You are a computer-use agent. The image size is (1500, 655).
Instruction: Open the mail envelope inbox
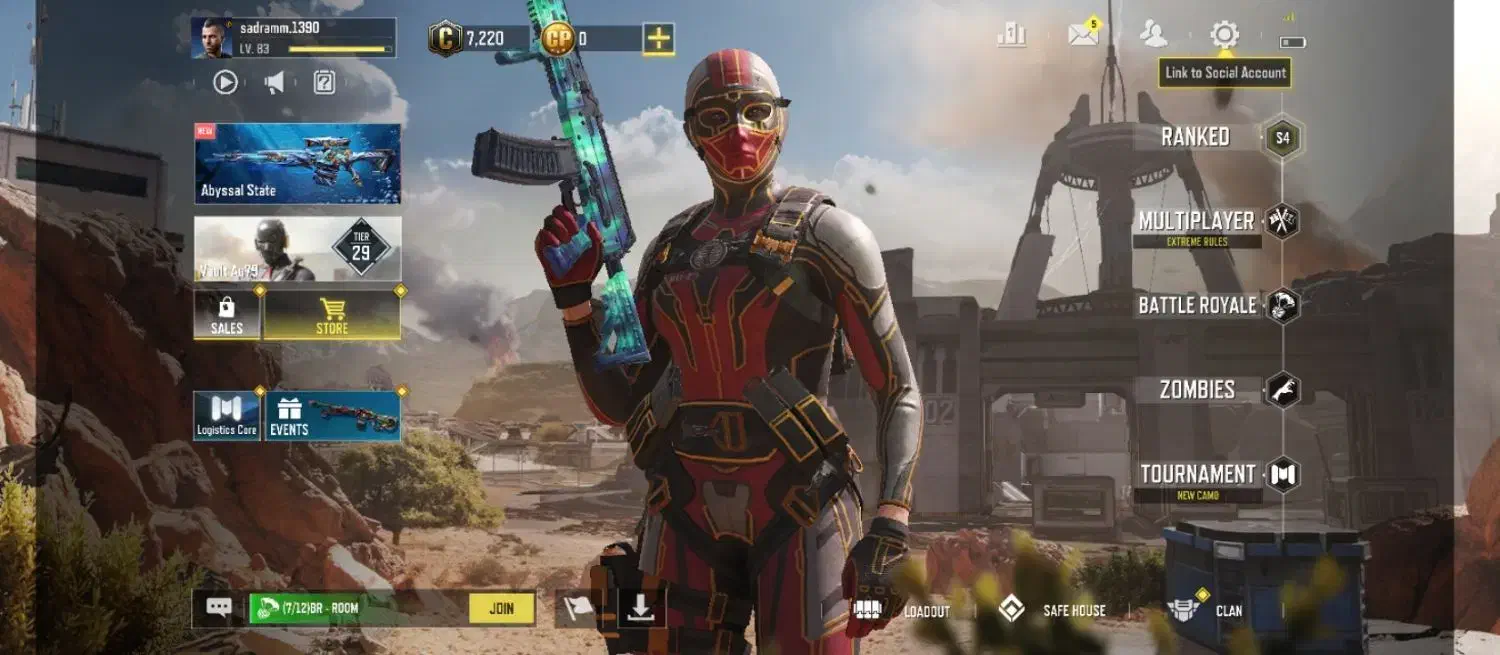tap(1083, 35)
